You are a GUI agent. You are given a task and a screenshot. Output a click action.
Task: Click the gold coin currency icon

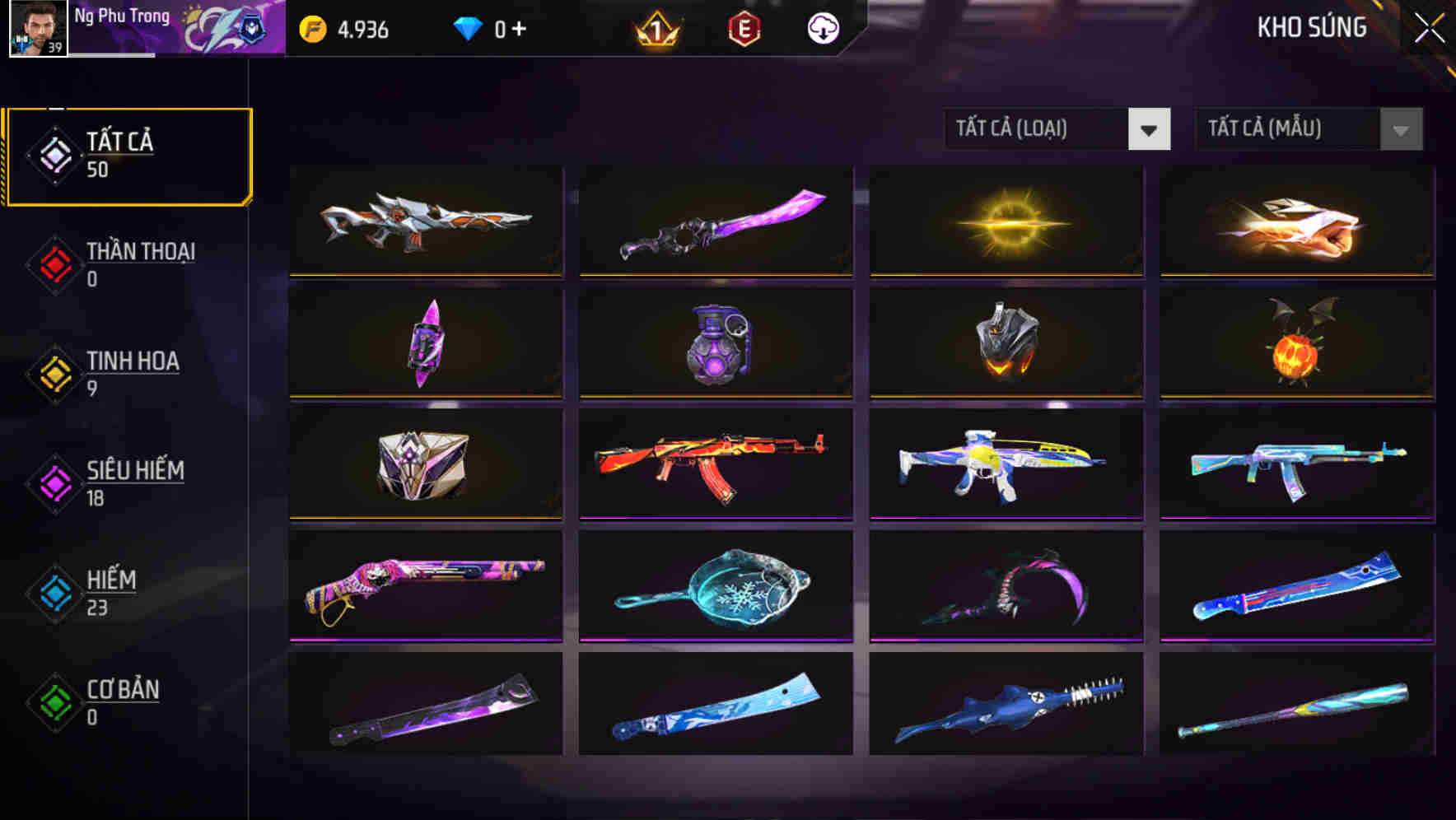pyautogui.click(x=311, y=27)
